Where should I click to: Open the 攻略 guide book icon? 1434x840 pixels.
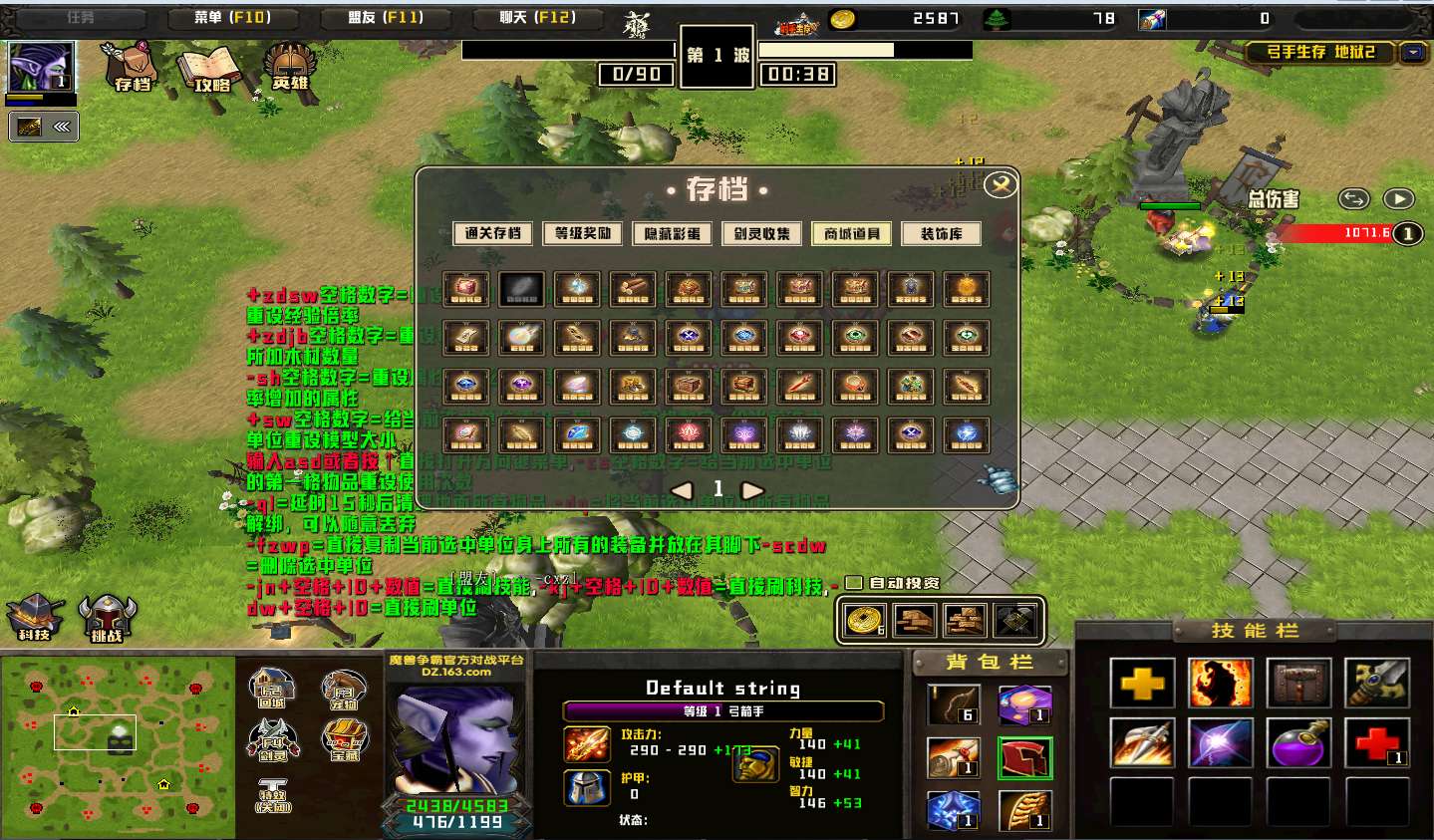click(209, 68)
